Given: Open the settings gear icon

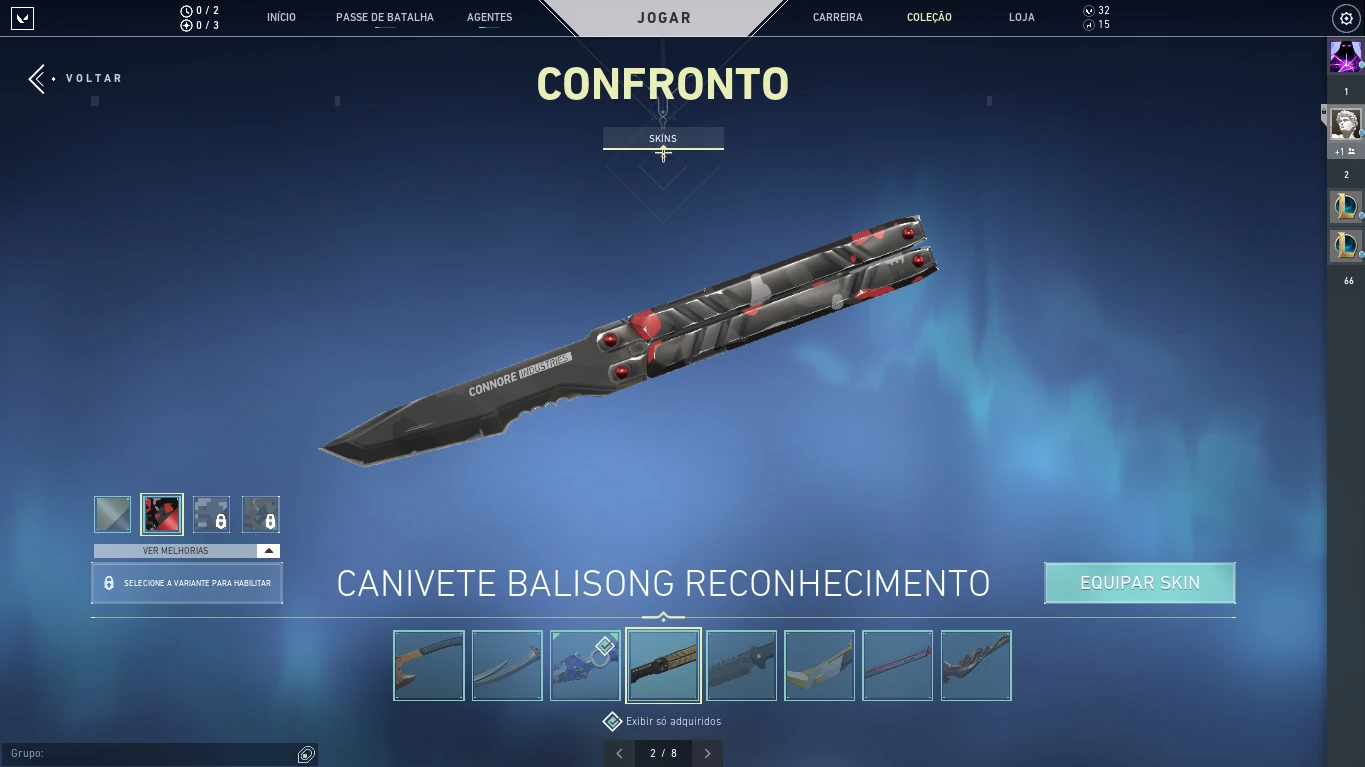Looking at the screenshot, I should click(1344, 17).
